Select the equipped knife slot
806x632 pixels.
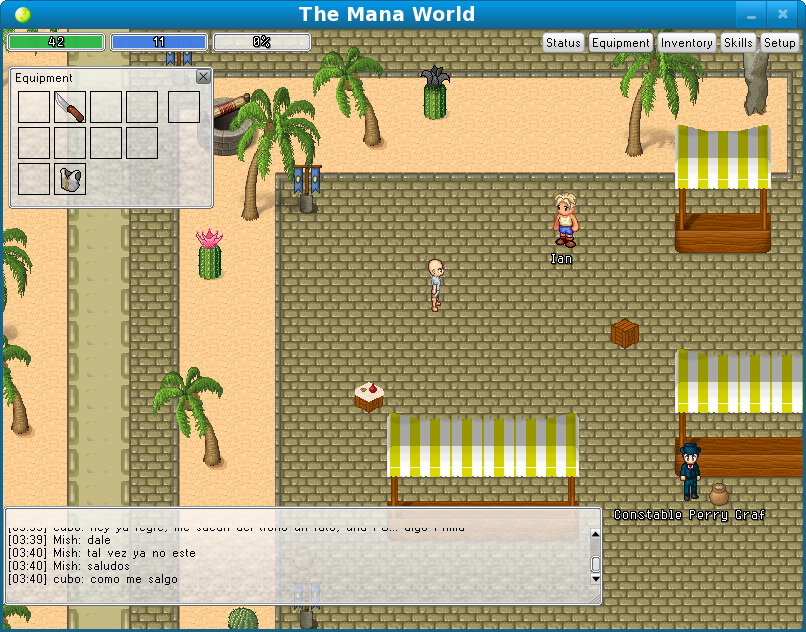70,107
